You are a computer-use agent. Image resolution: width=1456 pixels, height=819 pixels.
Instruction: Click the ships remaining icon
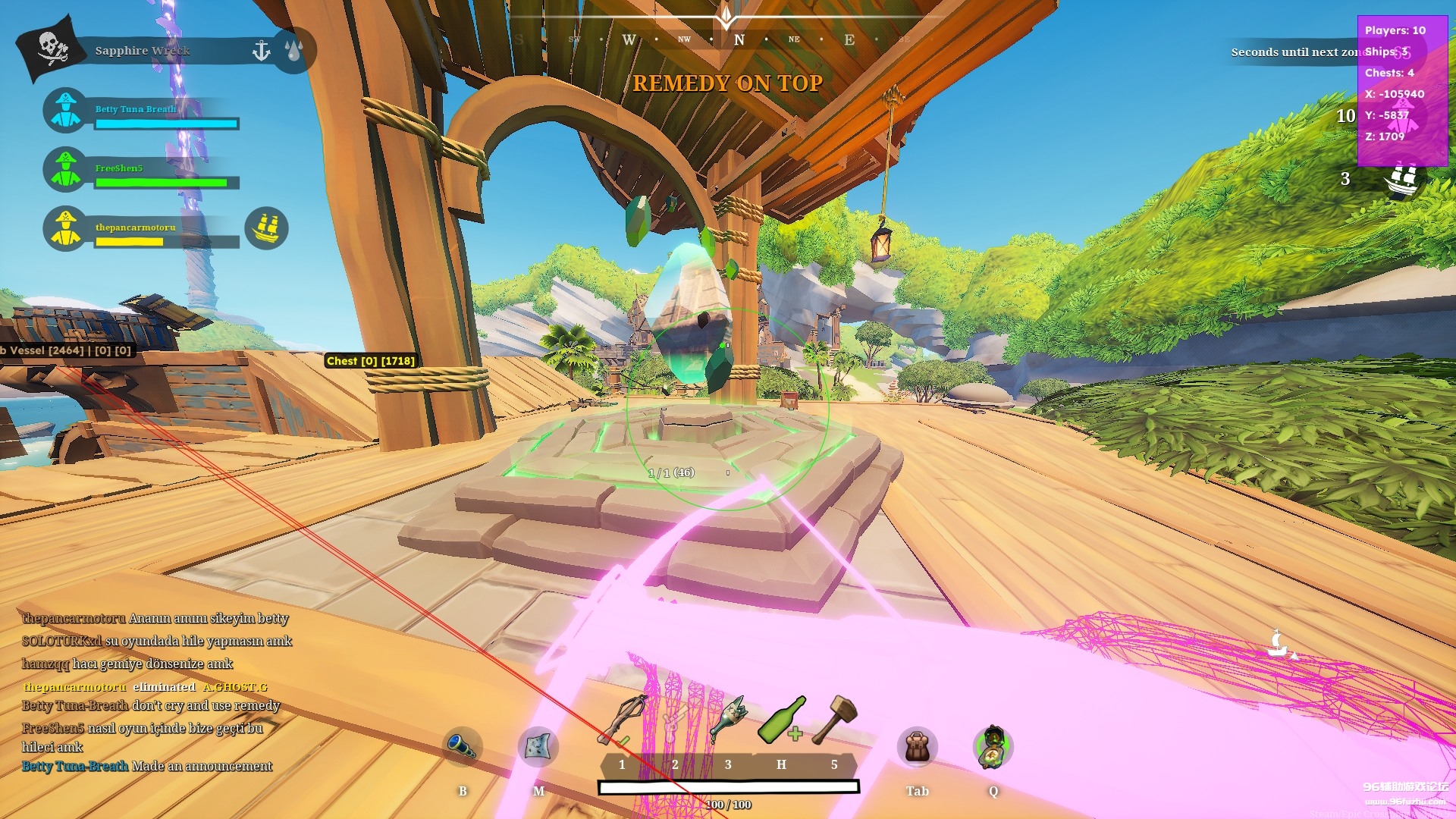coord(1401,179)
